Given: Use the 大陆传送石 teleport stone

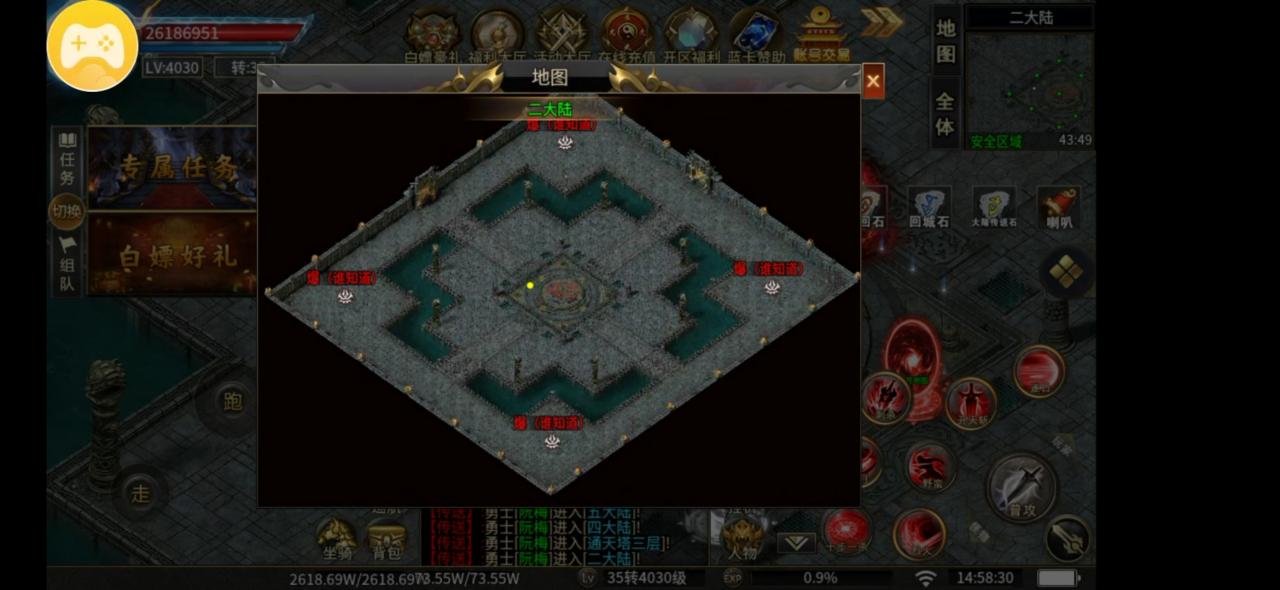Looking at the screenshot, I should point(994,207).
